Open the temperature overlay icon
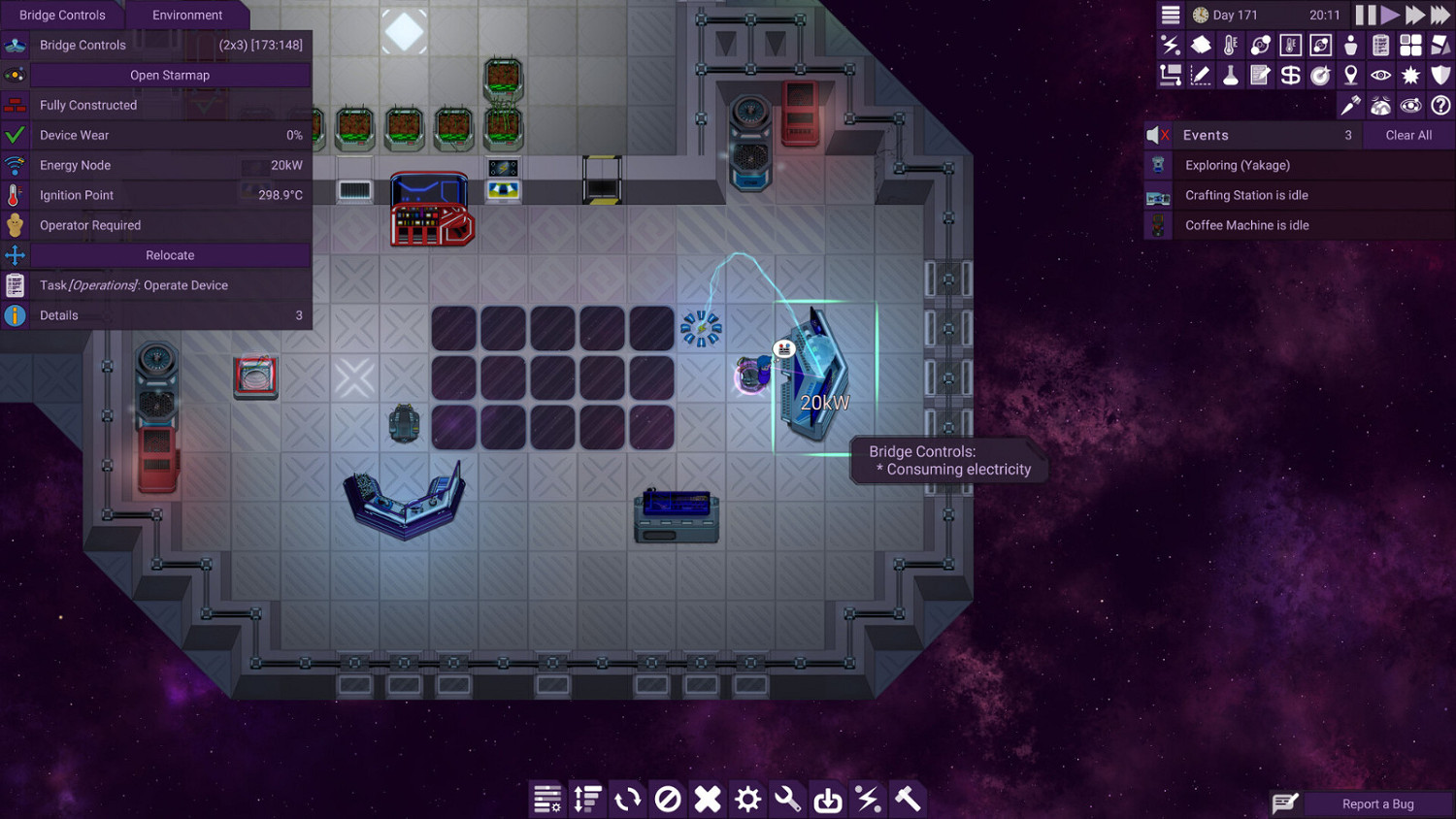The height and width of the screenshot is (819, 1456). tap(1231, 45)
